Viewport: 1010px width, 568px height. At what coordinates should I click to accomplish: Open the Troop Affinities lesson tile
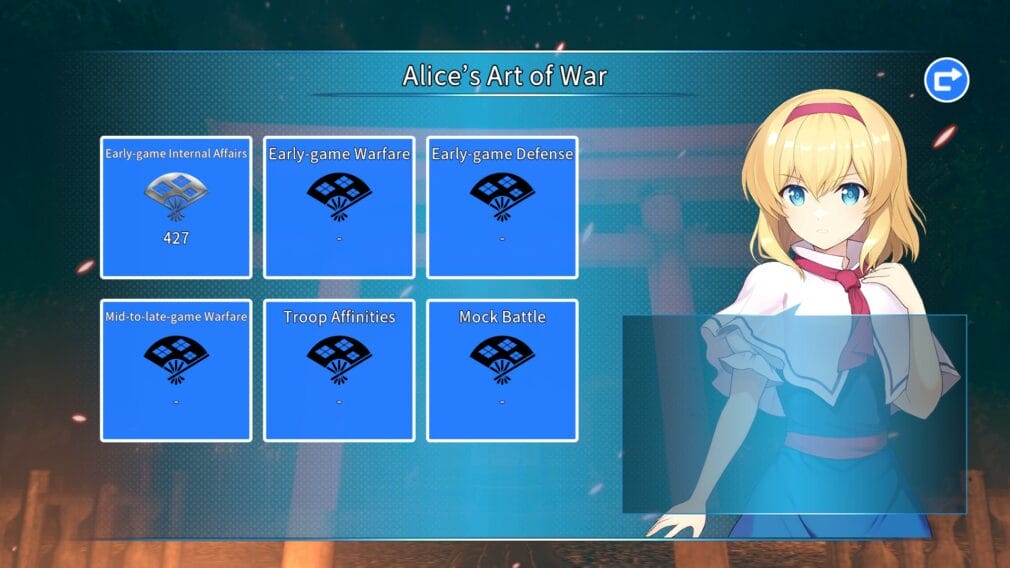[x=339, y=370]
